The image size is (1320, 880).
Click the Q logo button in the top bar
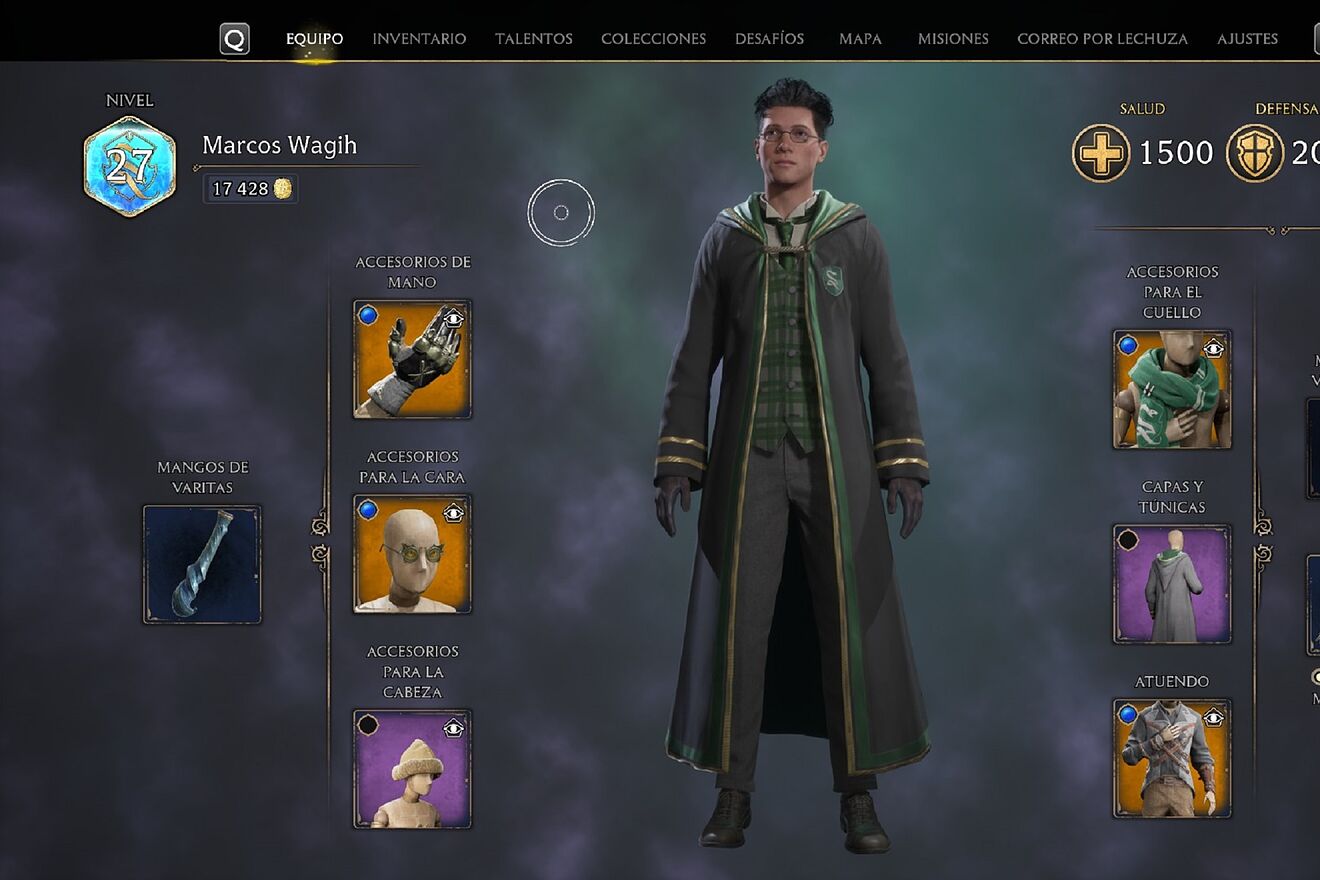tap(236, 36)
